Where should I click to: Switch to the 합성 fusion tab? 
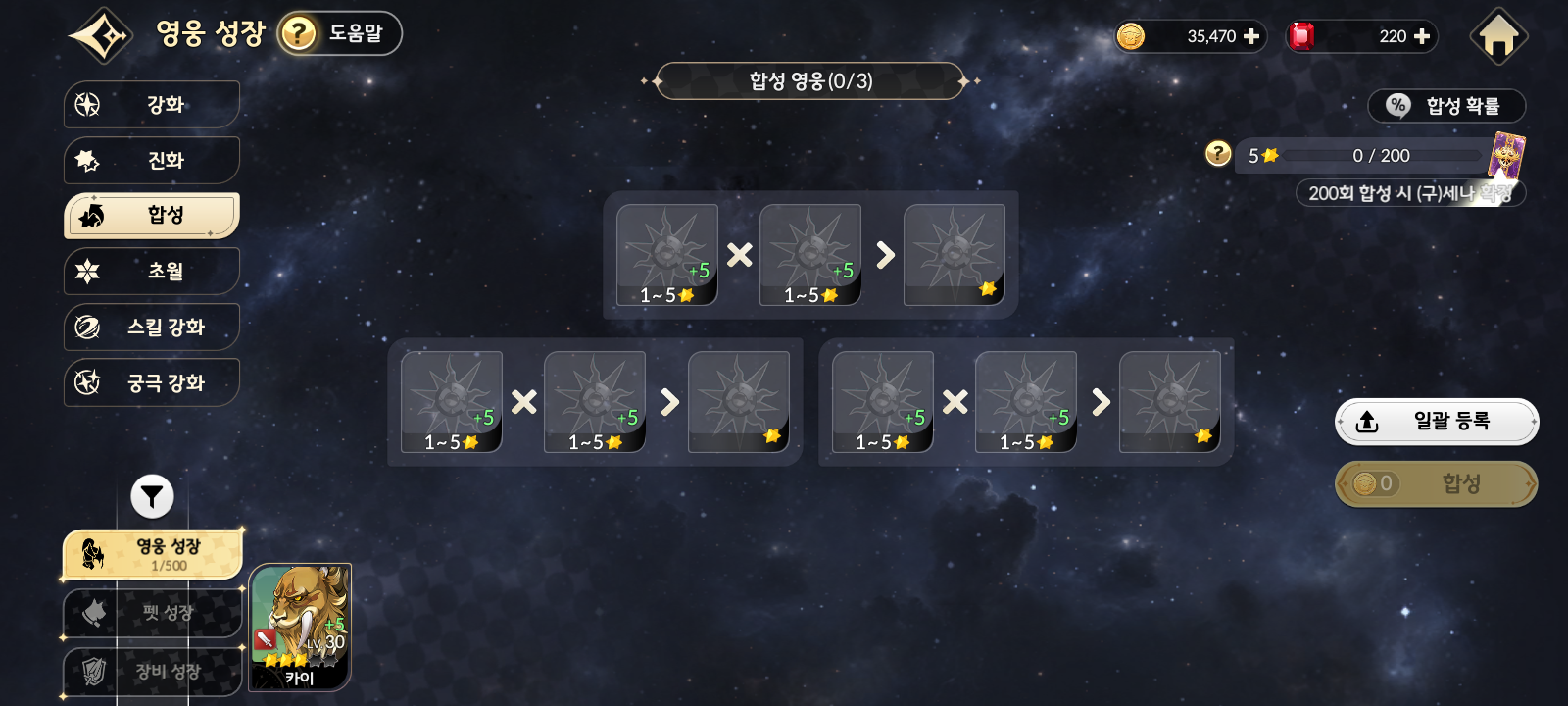tap(152, 216)
